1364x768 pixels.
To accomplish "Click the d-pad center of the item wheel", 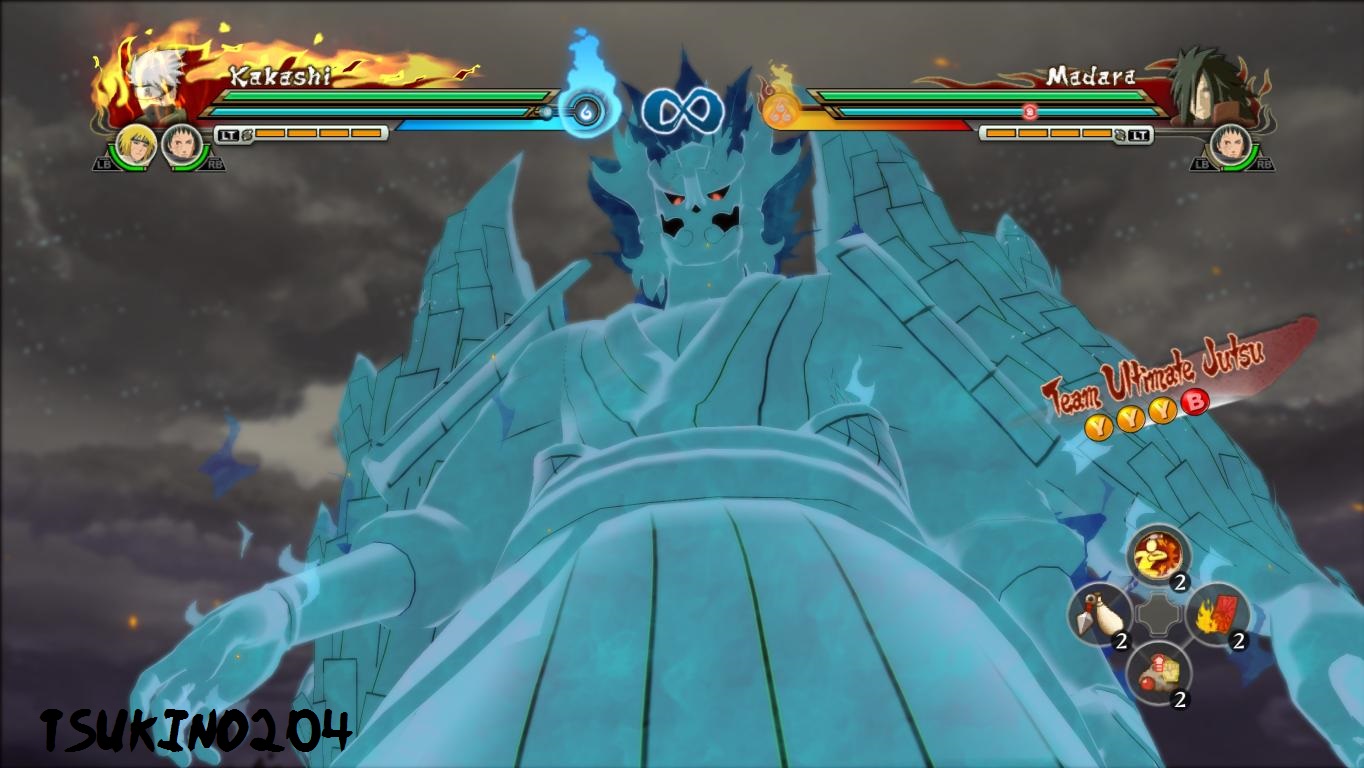I will 1160,612.
